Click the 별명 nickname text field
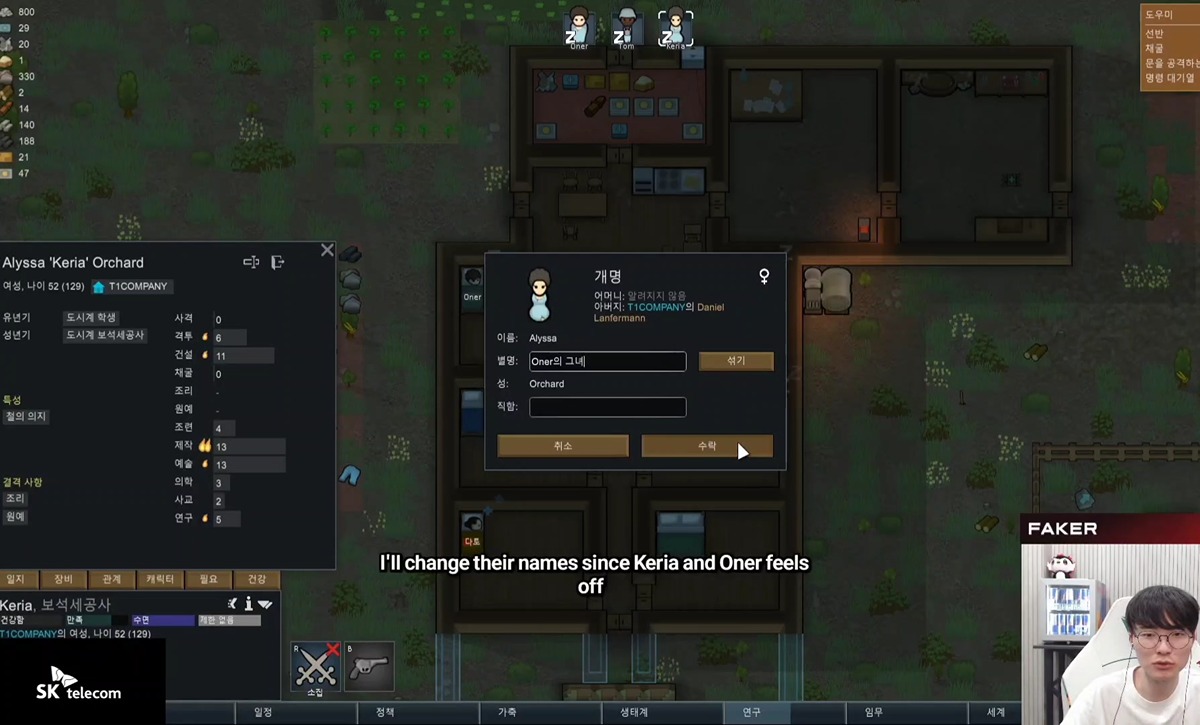This screenshot has height=725, width=1200. [607, 361]
